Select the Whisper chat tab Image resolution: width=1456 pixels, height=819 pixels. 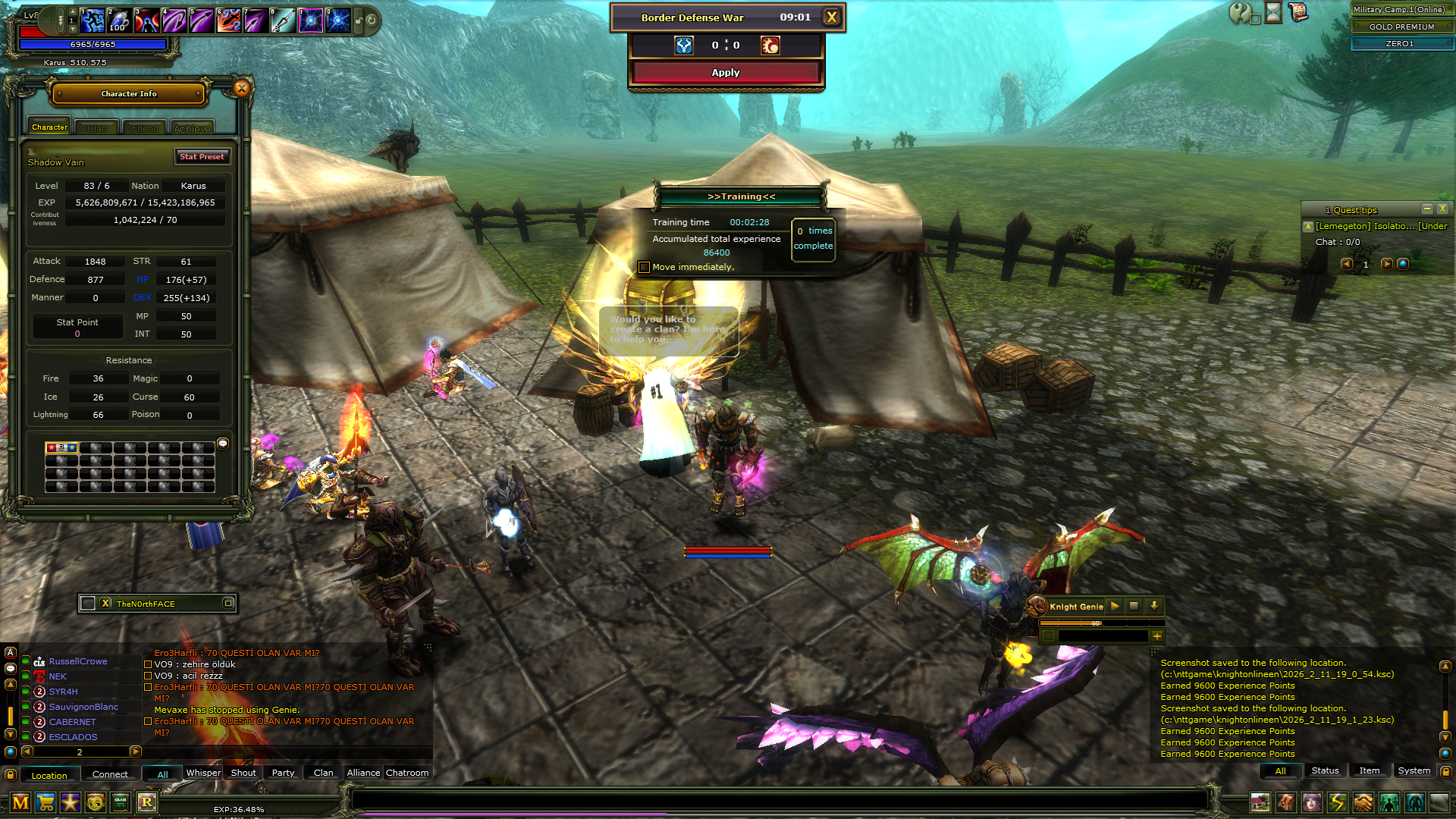pos(203,772)
